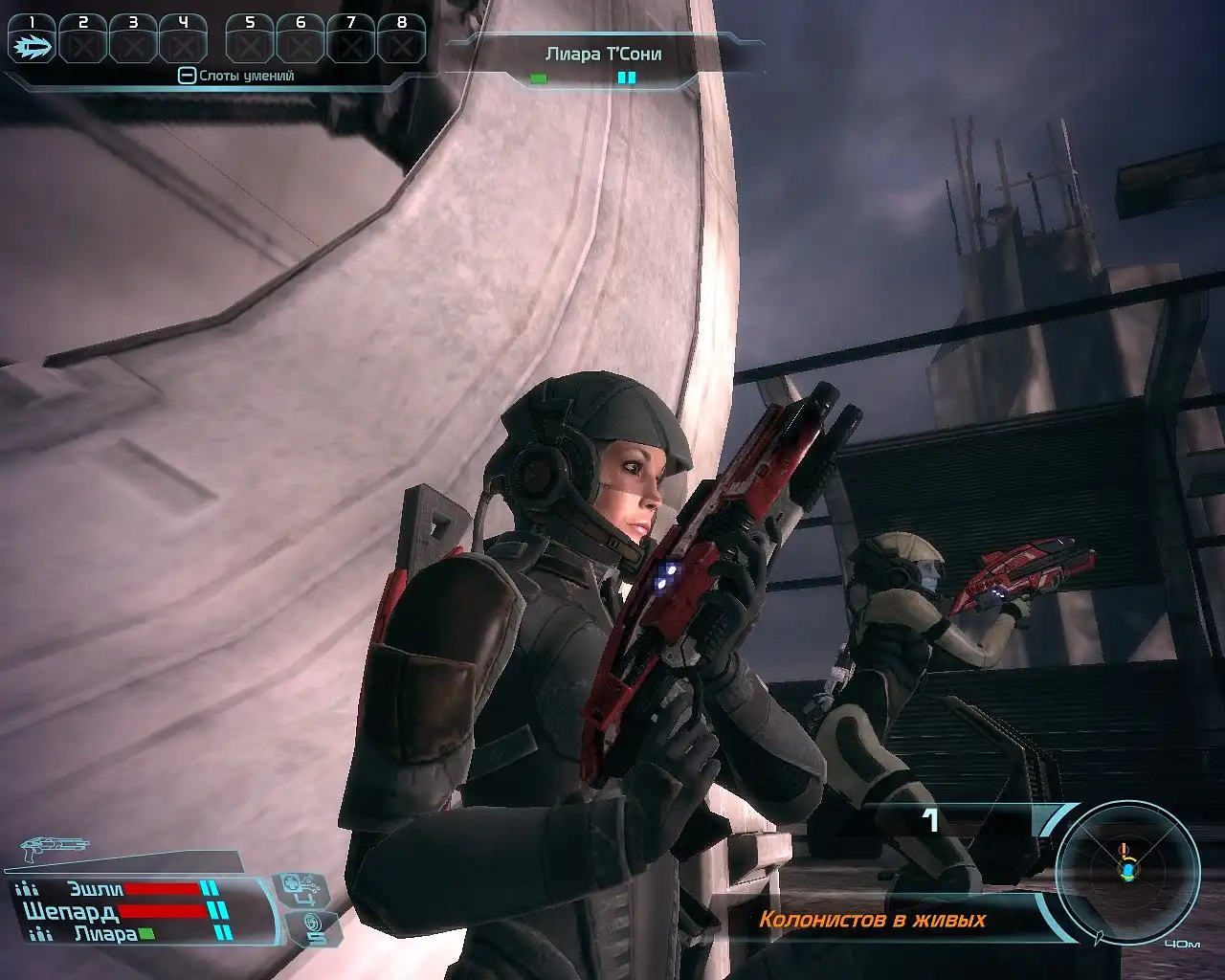Choose Лиара in the squad status panel
Image resolution: width=1225 pixels, height=980 pixels.
click(x=105, y=934)
